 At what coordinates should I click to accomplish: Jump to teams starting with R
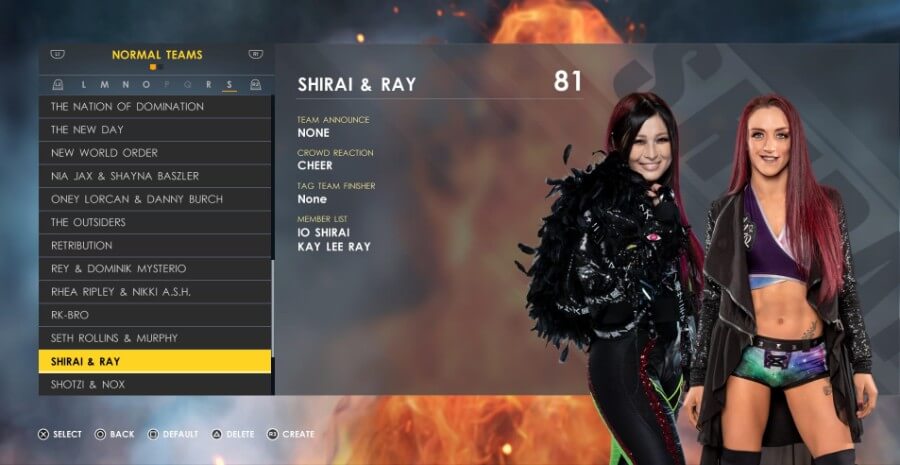209,85
